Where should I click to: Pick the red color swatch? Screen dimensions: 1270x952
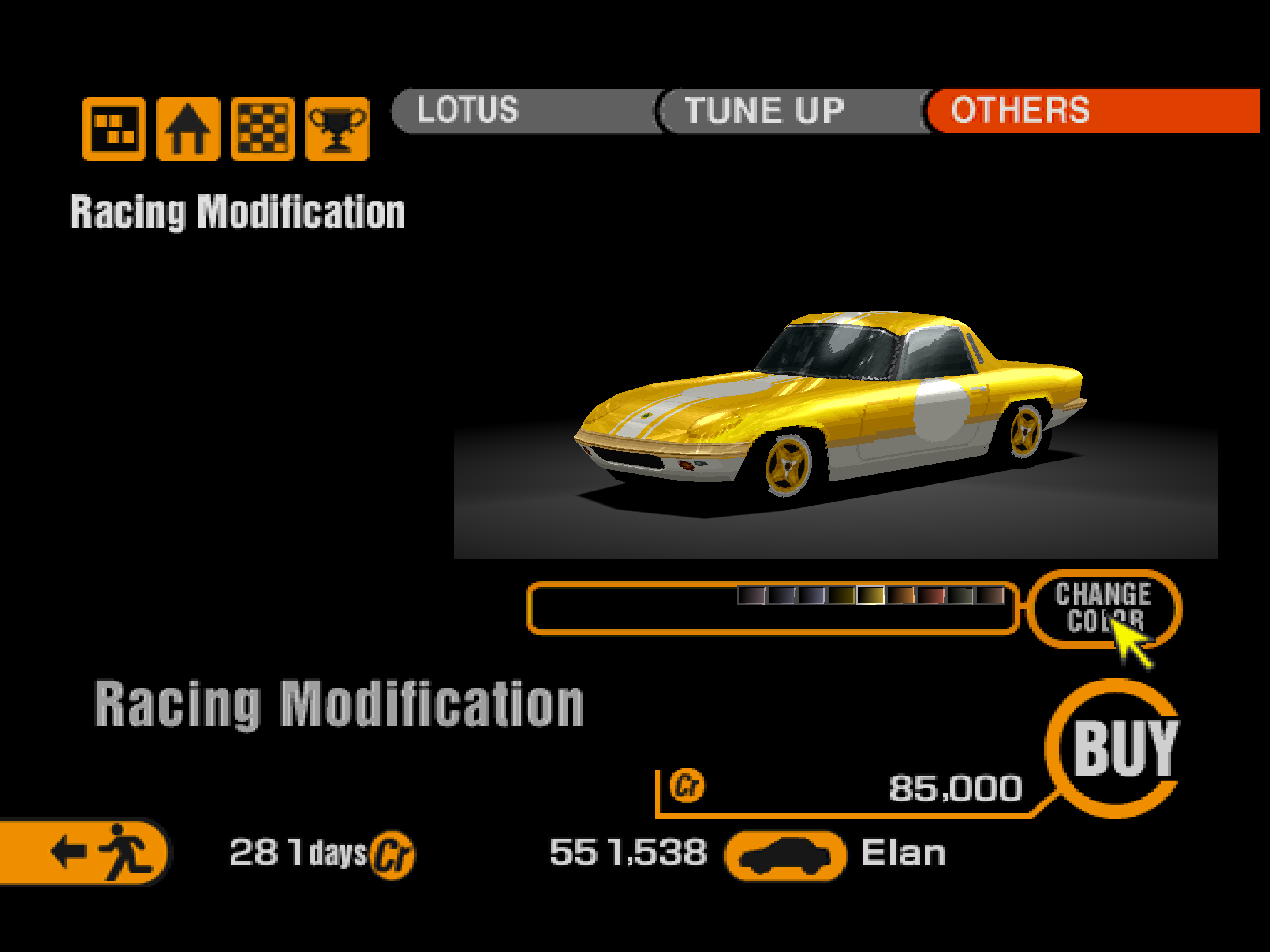[930, 595]
